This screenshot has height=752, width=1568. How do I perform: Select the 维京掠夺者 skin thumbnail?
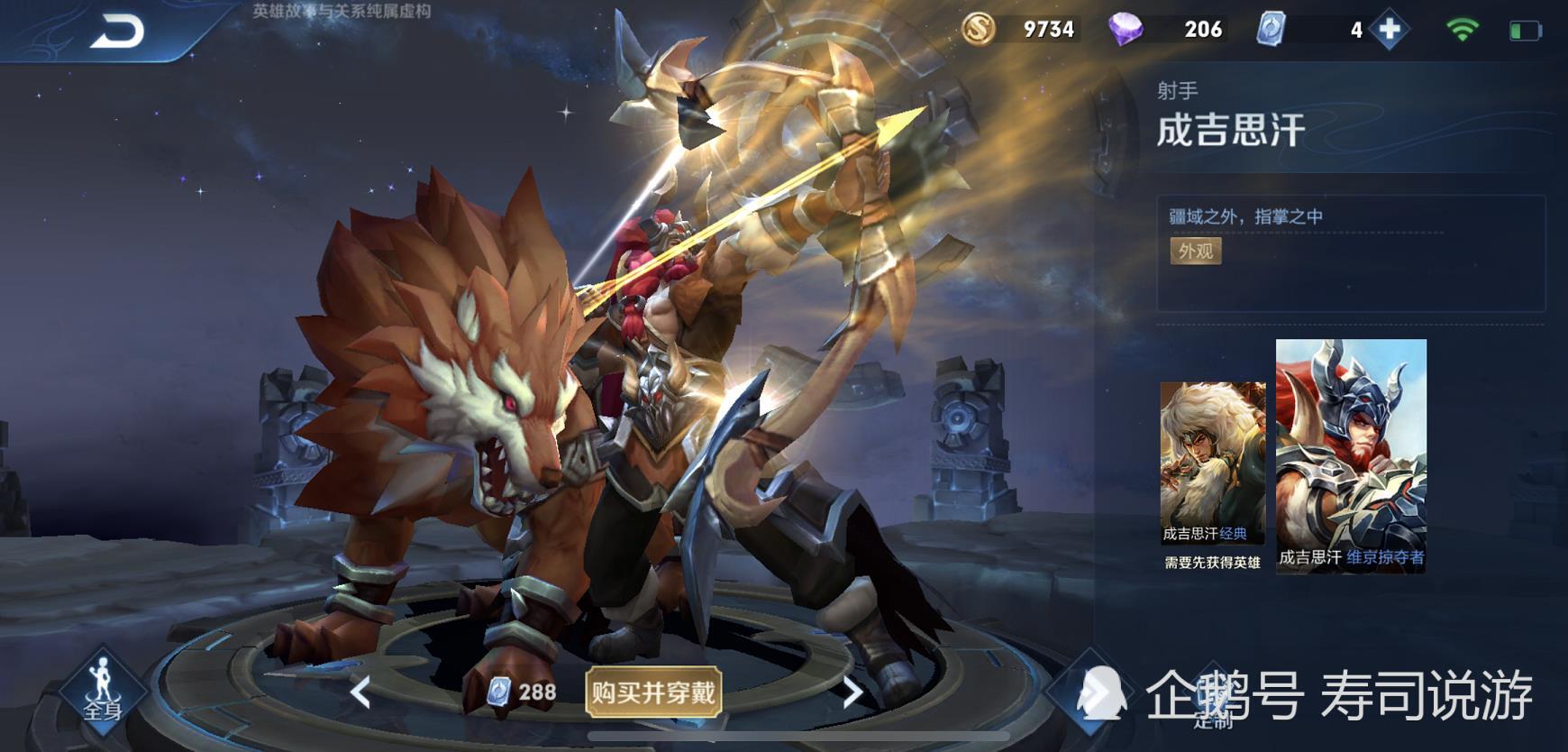(1351, 454)
